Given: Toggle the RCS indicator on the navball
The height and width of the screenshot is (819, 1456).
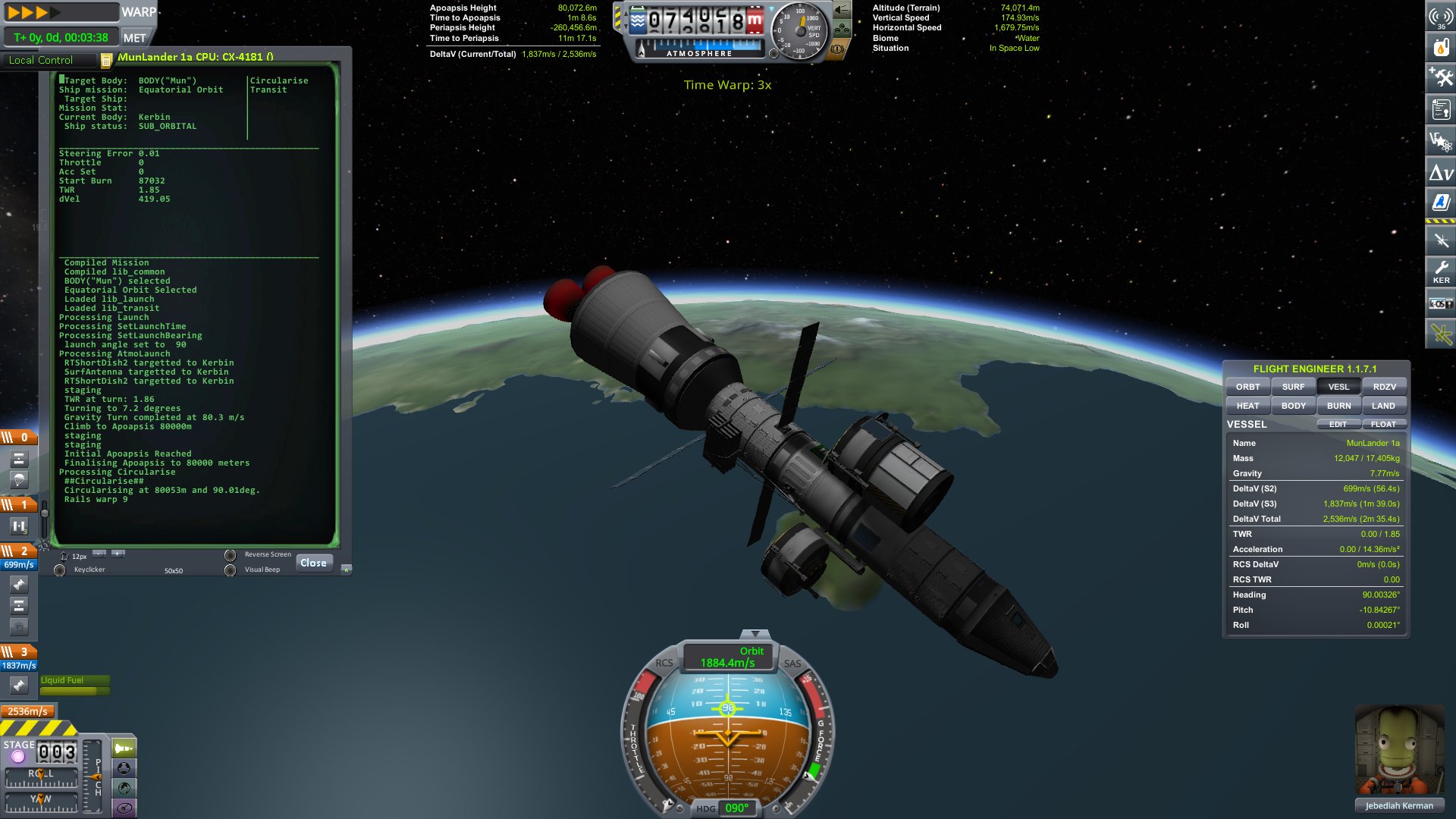Looking at the screenshot, I should 664,663.
